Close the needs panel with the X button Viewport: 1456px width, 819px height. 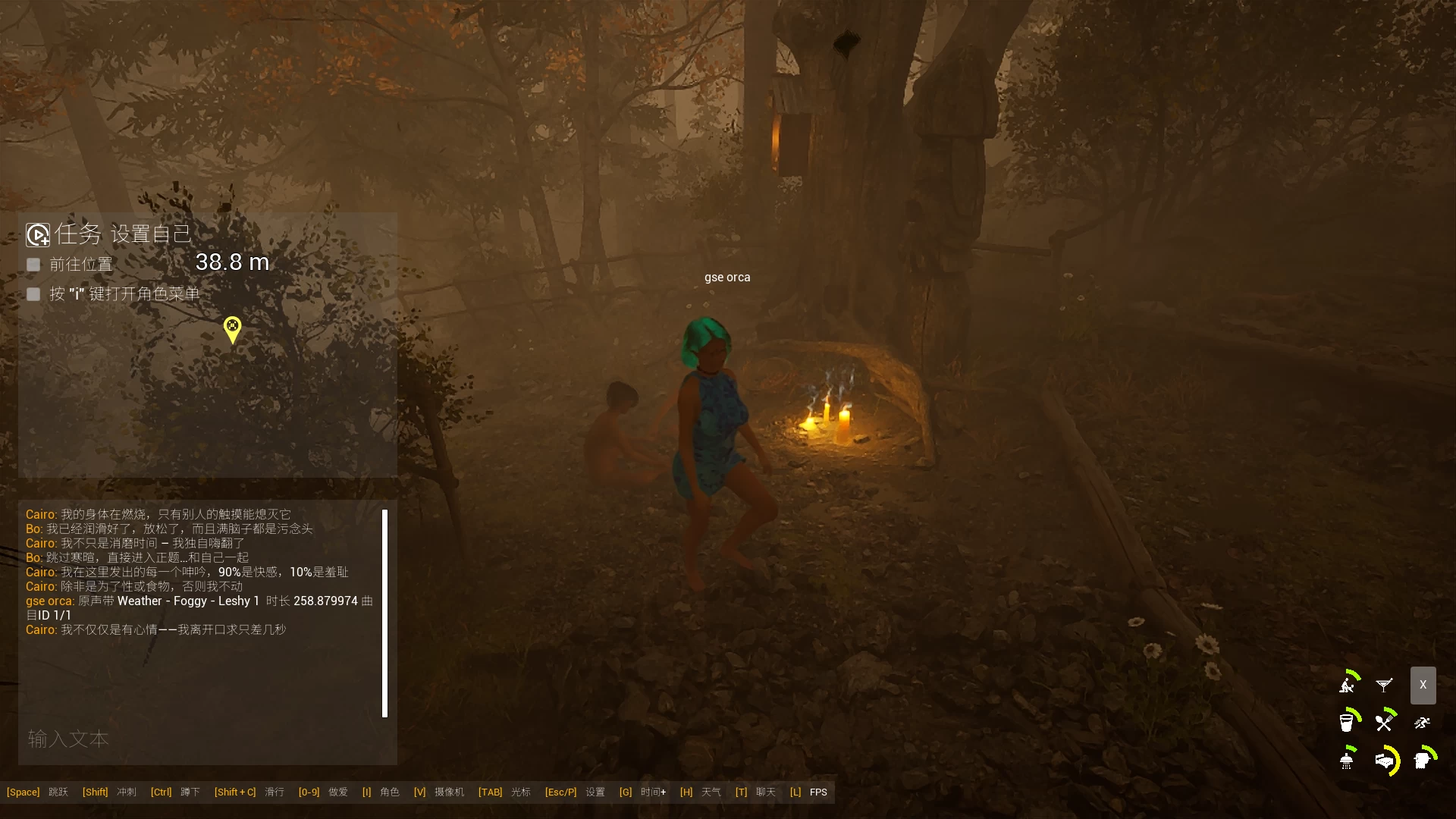point(1423,685)
